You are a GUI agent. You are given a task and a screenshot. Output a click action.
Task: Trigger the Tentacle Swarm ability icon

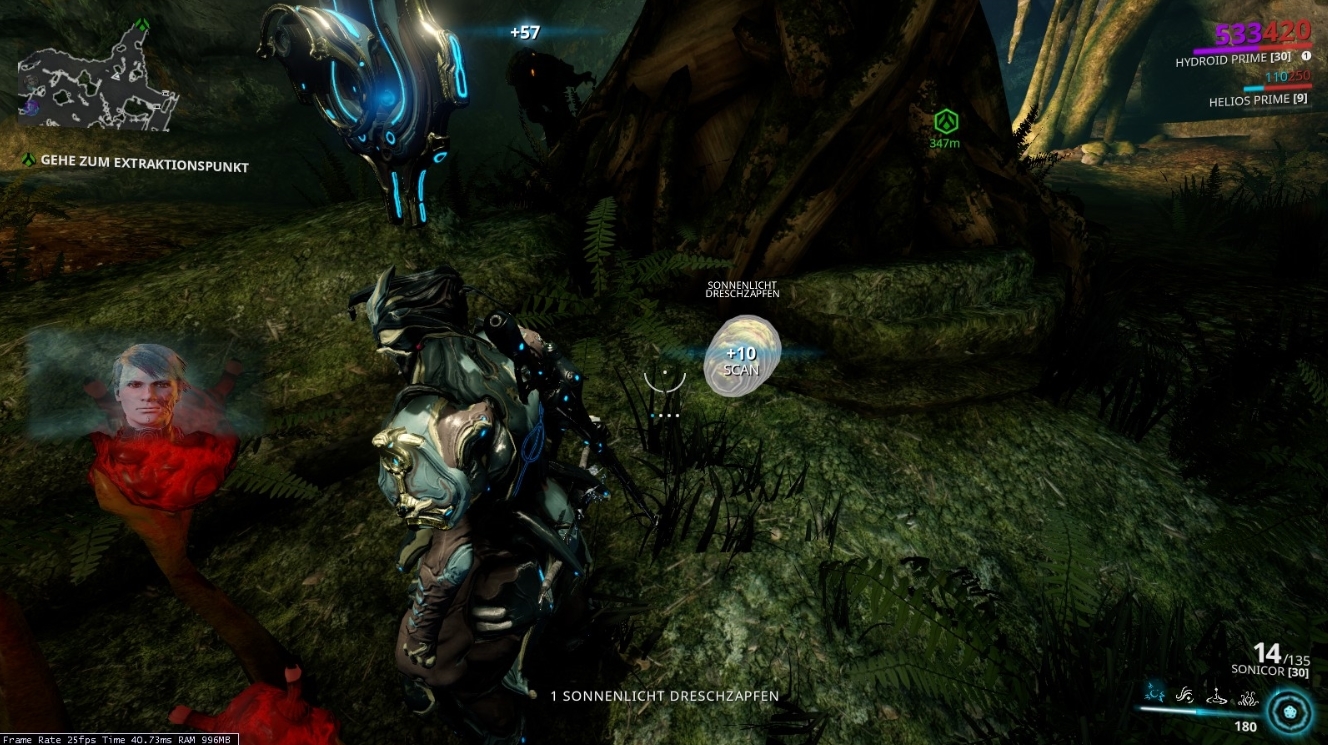1249,697
